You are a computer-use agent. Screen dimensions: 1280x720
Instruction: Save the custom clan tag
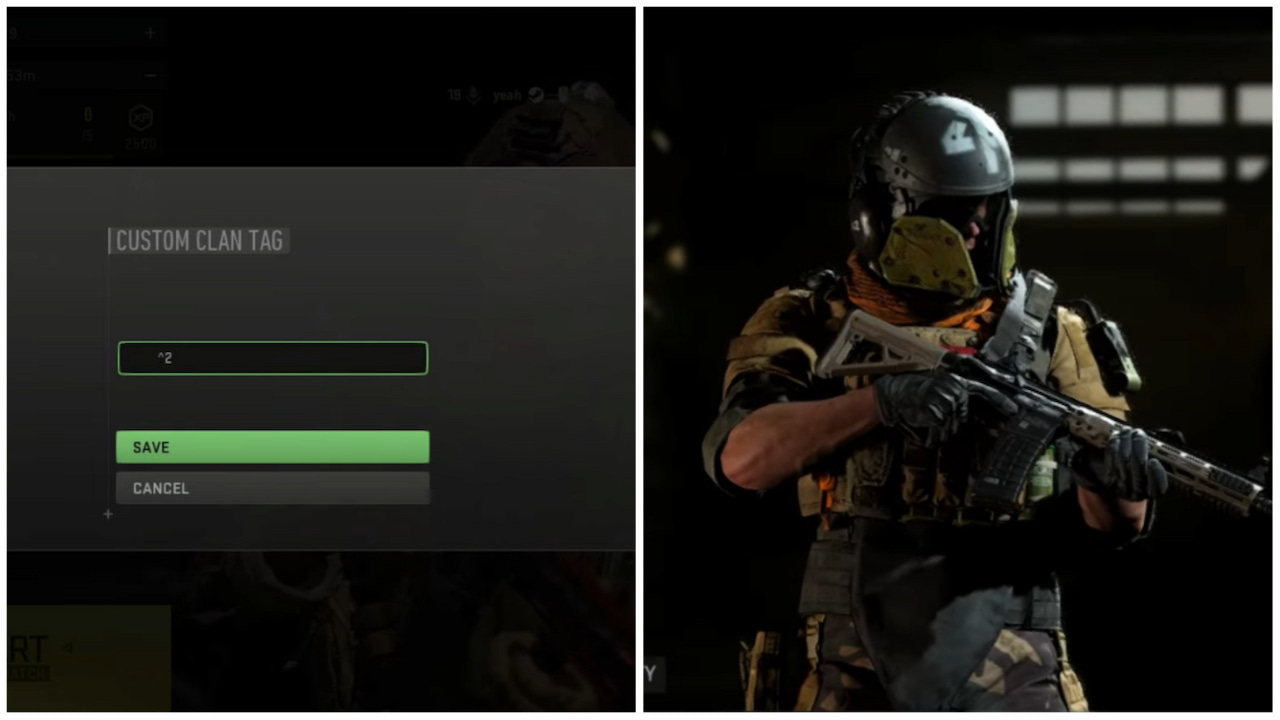click(x=272, y=447)
